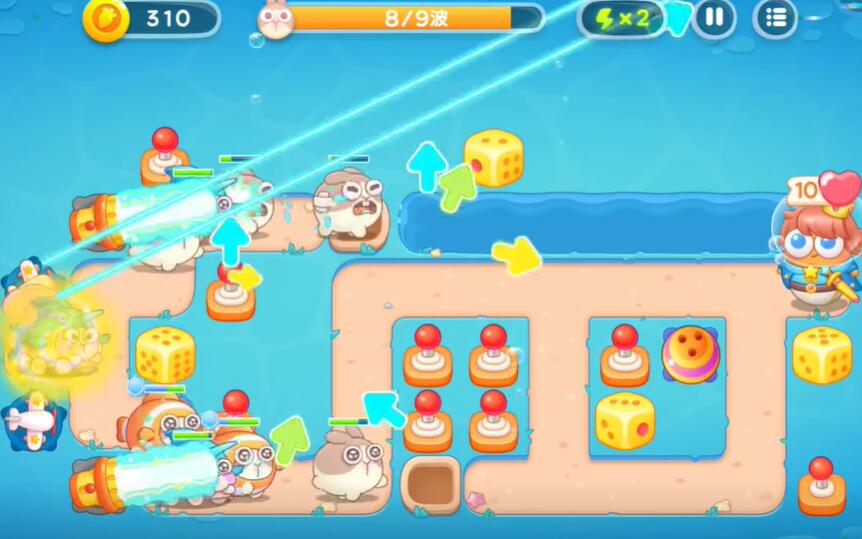Toggle the x2 lightning speed button

[622, 18]
